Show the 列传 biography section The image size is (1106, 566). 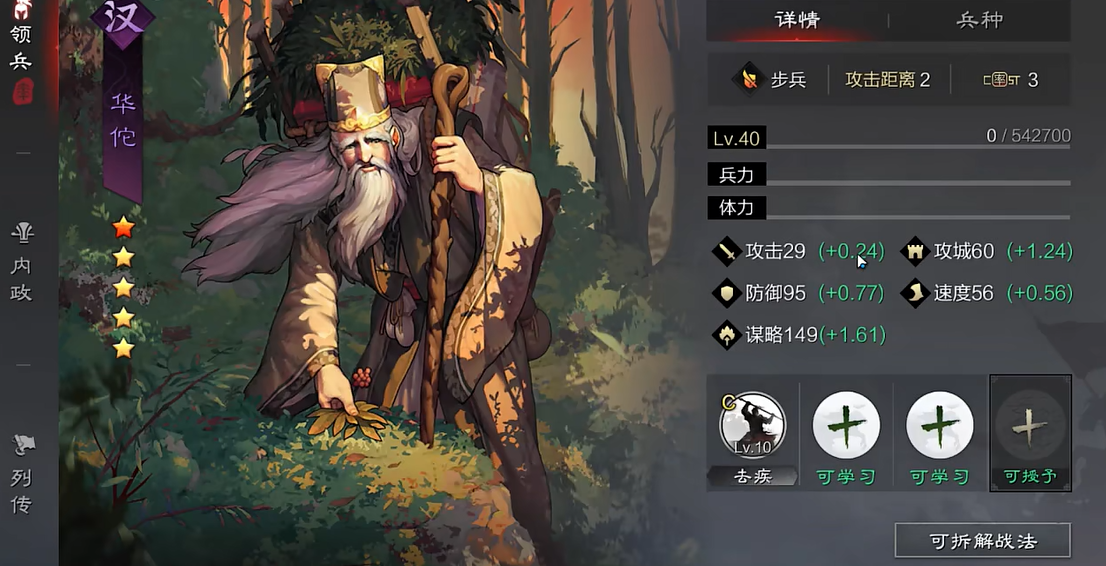(21, 476)
